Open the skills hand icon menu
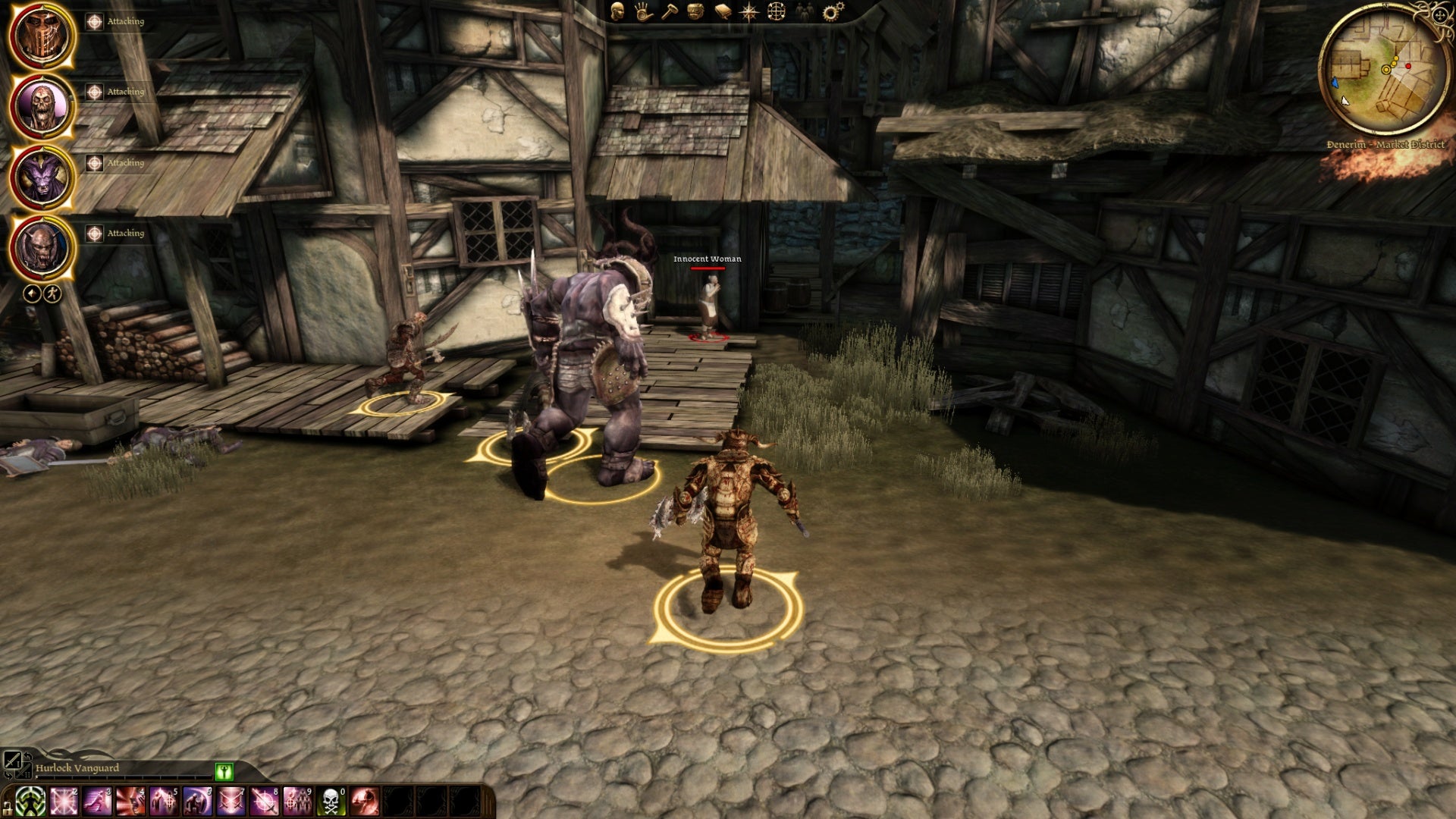 click(x=644, y=11)
